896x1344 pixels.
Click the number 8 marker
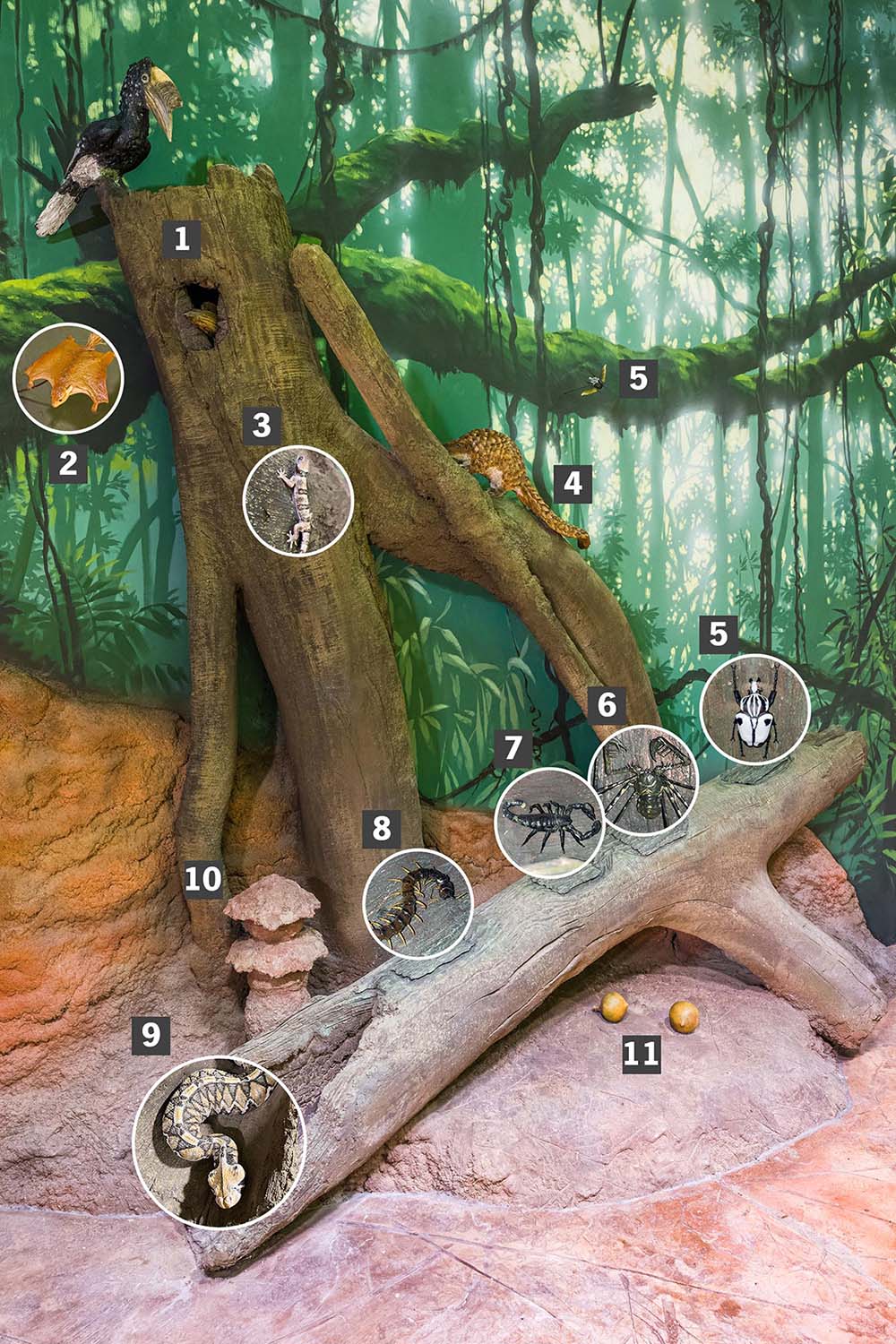coord(382,828)
